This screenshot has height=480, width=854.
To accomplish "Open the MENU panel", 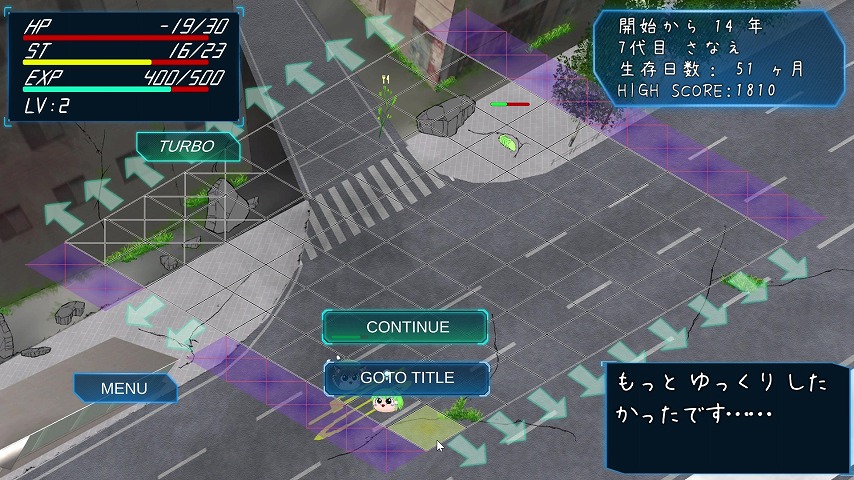I will coord(125,388).
